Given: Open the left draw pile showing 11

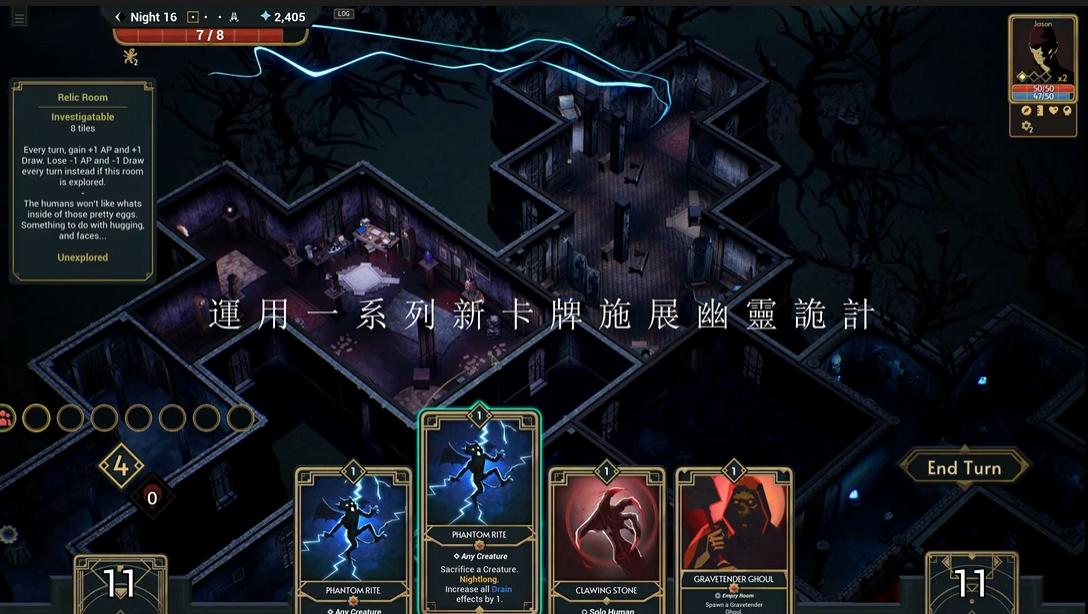Looking at the screenshot, I should pyautogui.click(x=119, y=584).
